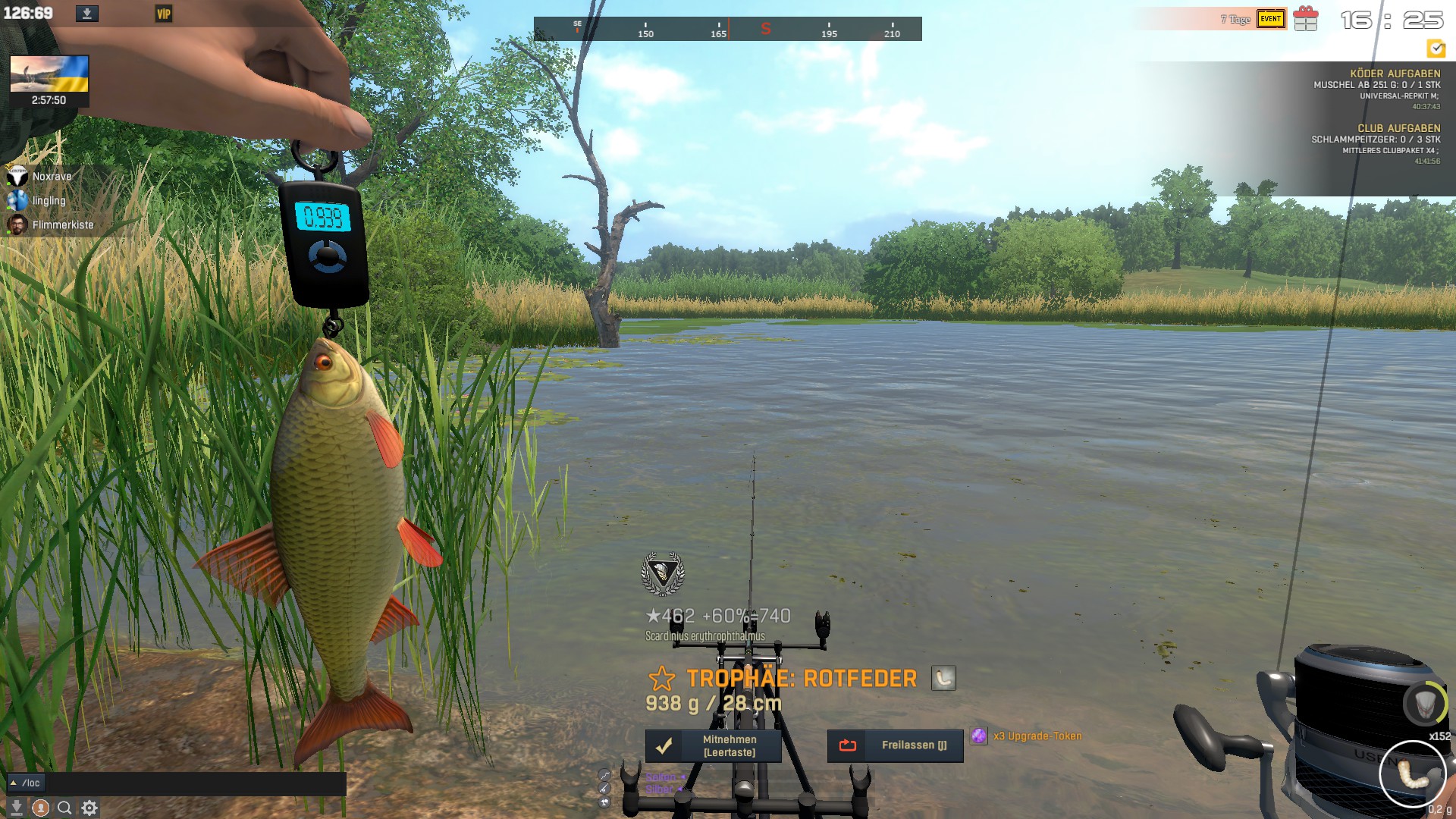Open the yellow EVENT badge
Image resolution: width=1456 pixels, height=819 pixels.
click(1271, 19)
